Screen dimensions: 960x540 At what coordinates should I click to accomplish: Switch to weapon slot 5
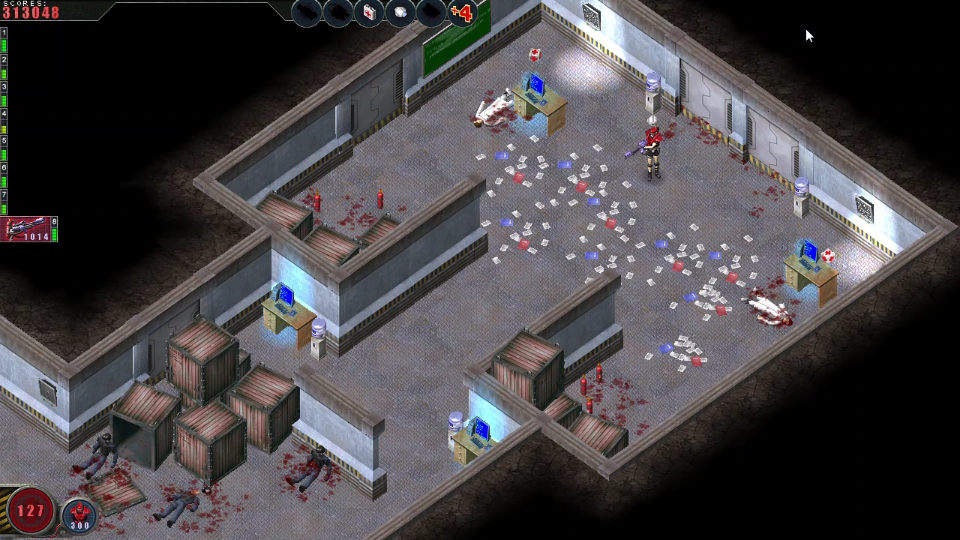click(x=4, y=147)
